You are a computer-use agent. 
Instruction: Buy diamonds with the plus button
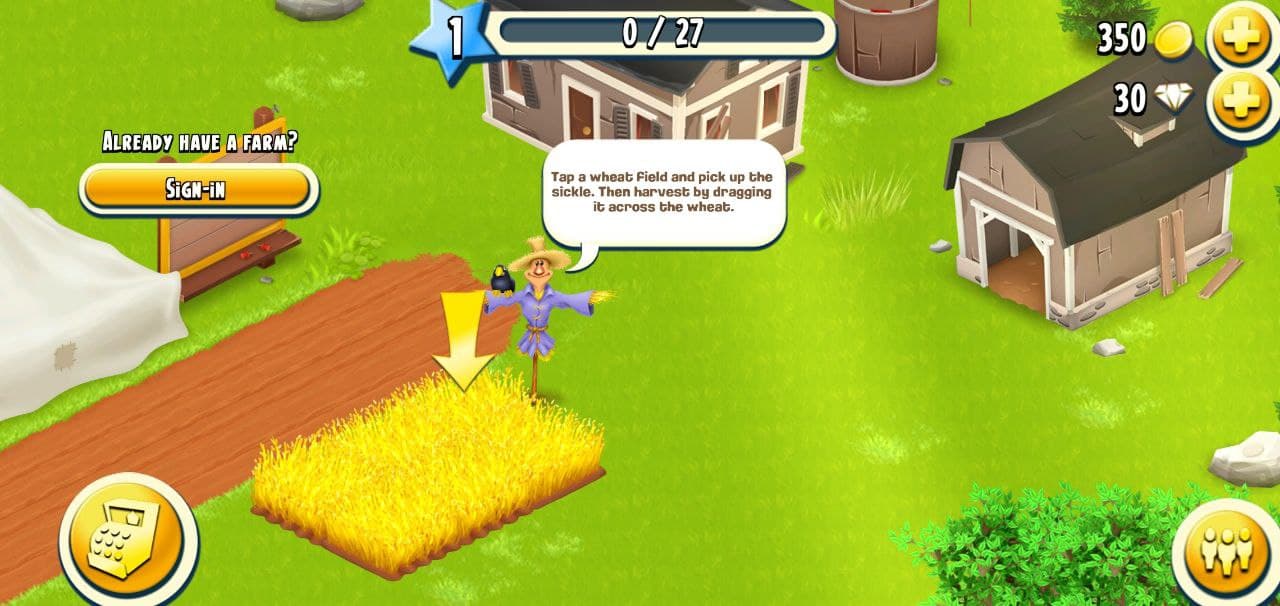point(1241,101)
